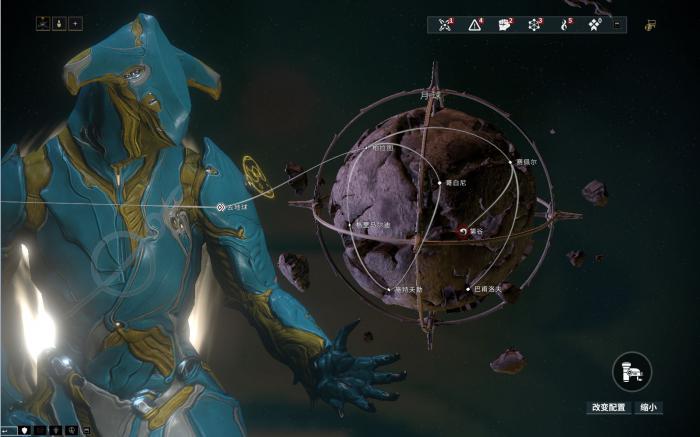The image size is (700, 437).
Task: Open the hexagon network icon with badge 3
Action: click(x=535, y=24)
